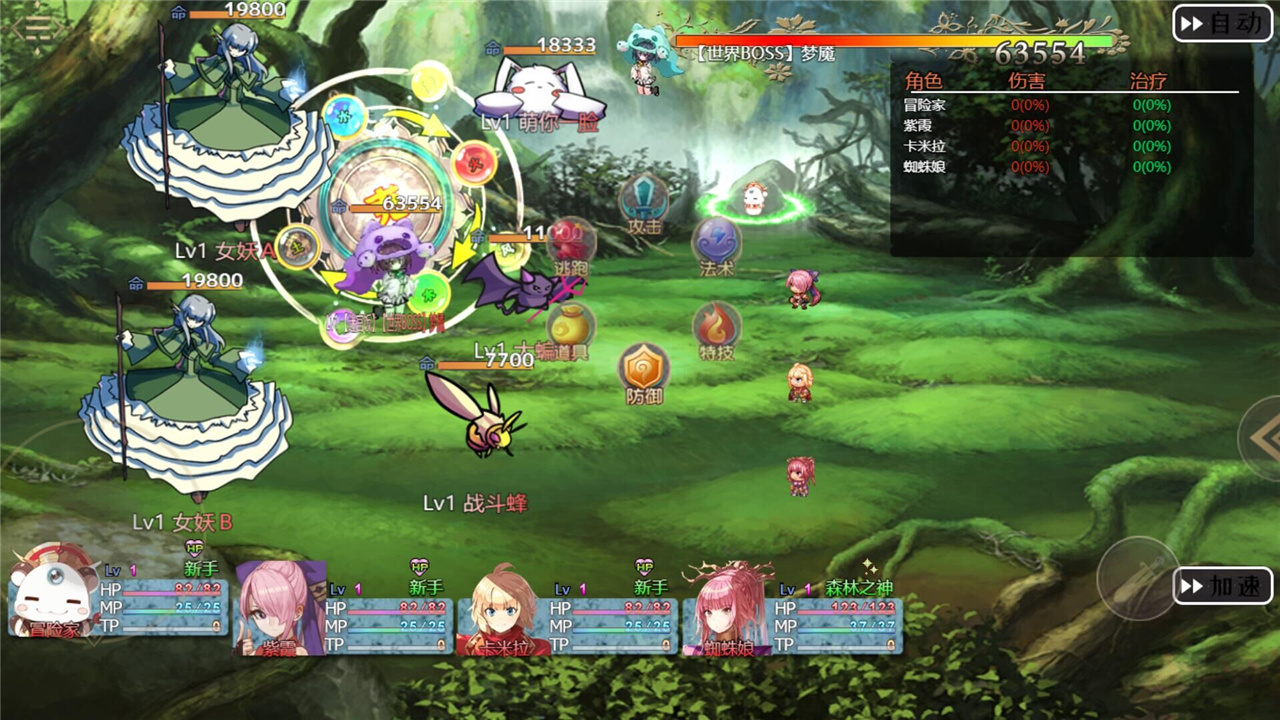Open the 特技 special skills command
Screen dimensions: 1280x720
tap(716, 330)
